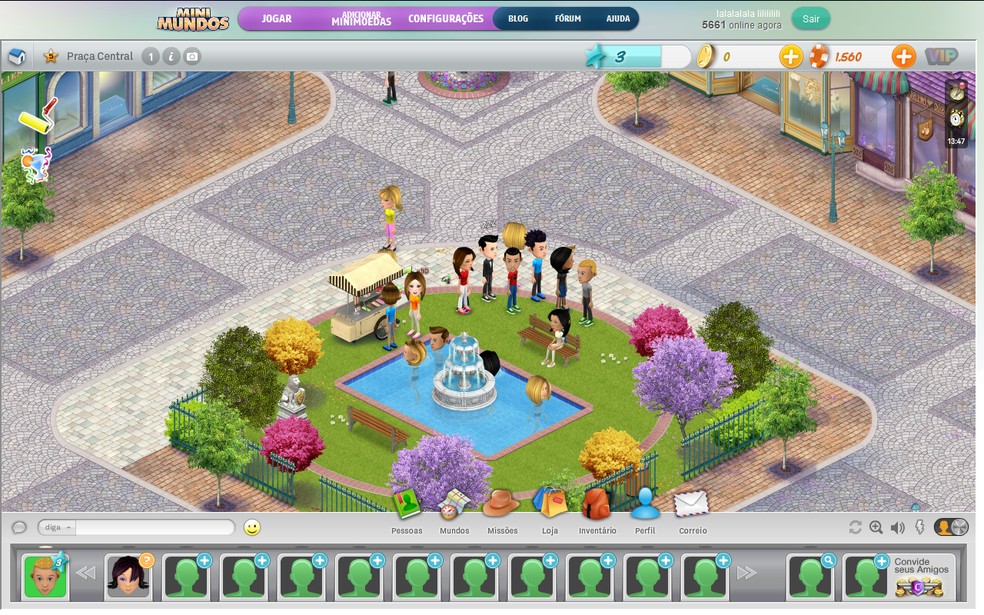Click the chat text input field
Image resolution: width=984 pixels, height=615 pixels.
154,527
